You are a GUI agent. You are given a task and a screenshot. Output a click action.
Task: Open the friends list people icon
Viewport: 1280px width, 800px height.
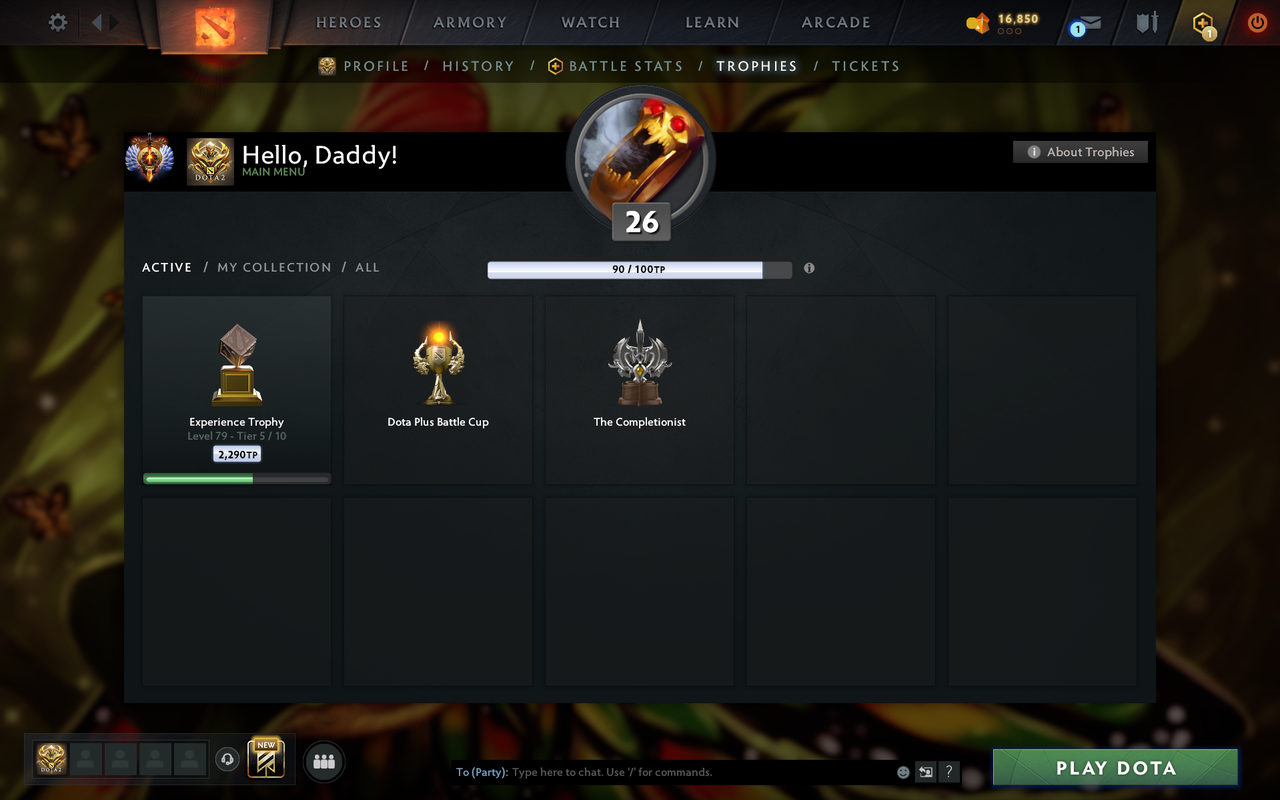323,760
